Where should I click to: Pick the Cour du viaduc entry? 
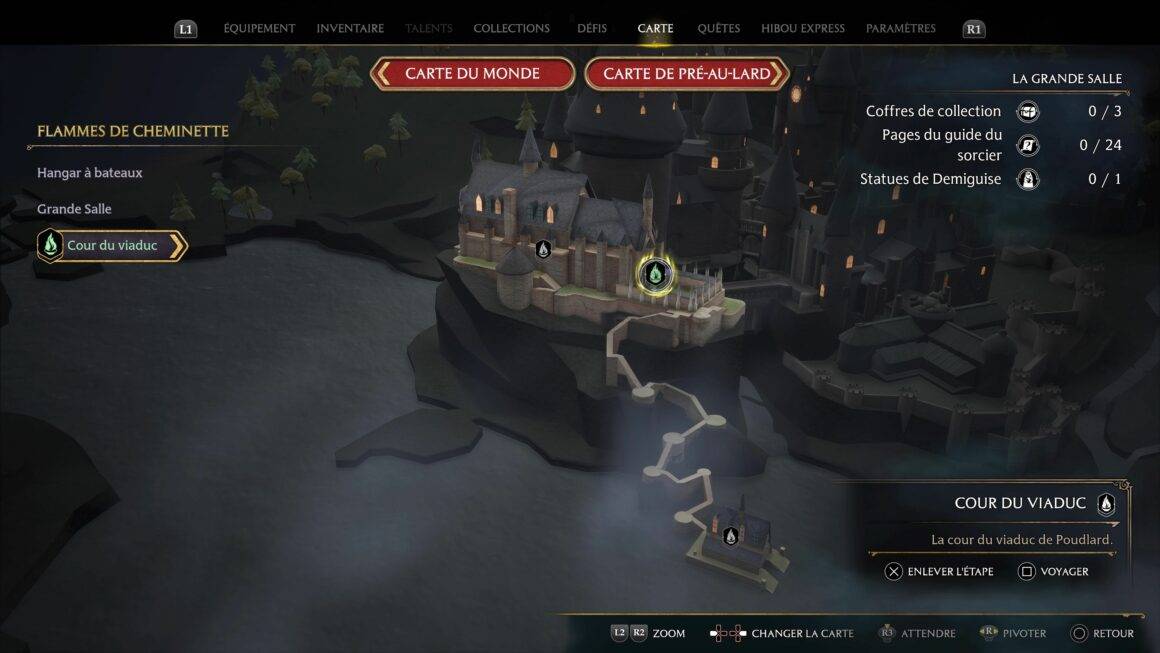click(112, 245)
